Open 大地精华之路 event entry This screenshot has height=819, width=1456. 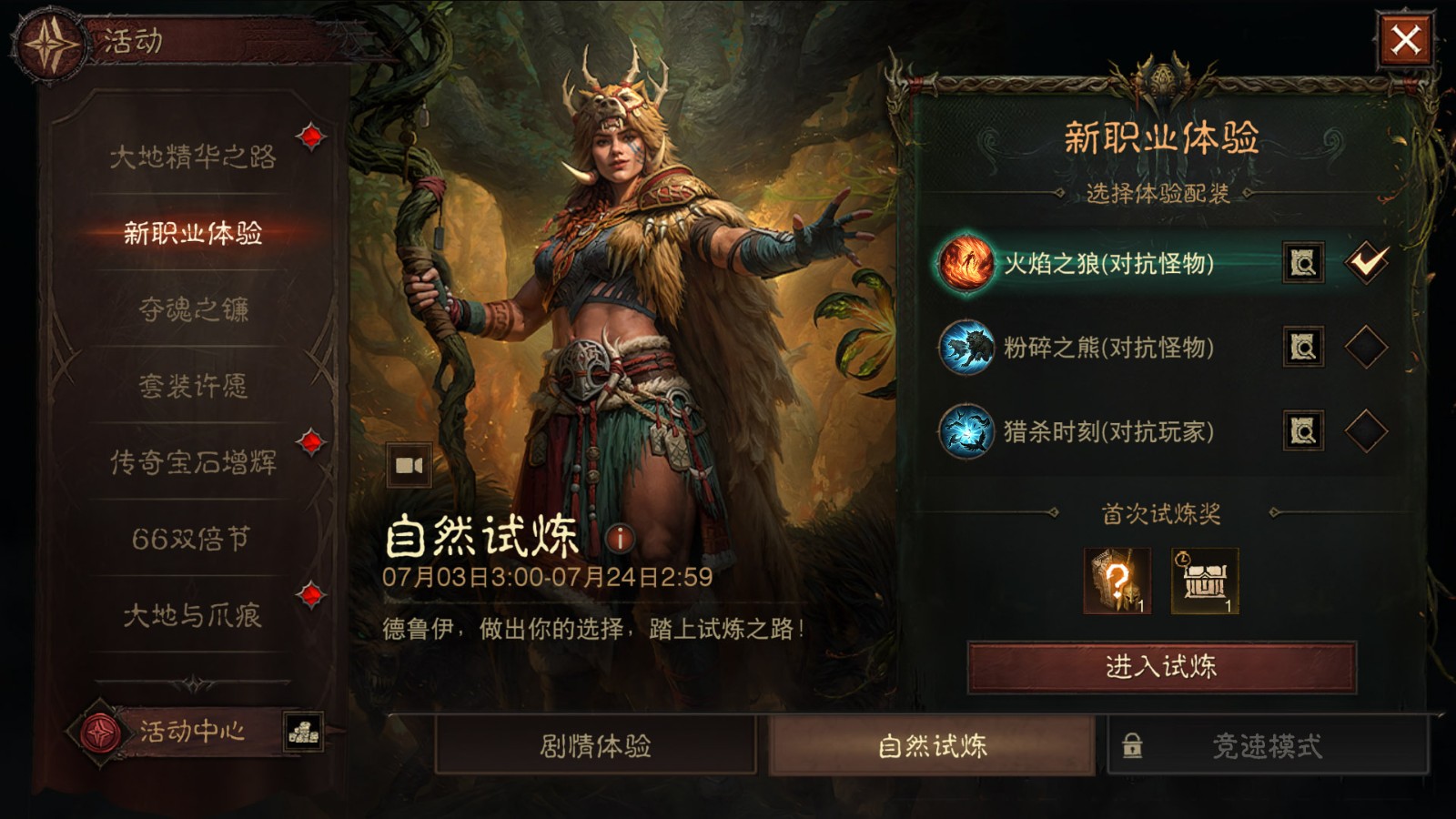coord(192,157)
